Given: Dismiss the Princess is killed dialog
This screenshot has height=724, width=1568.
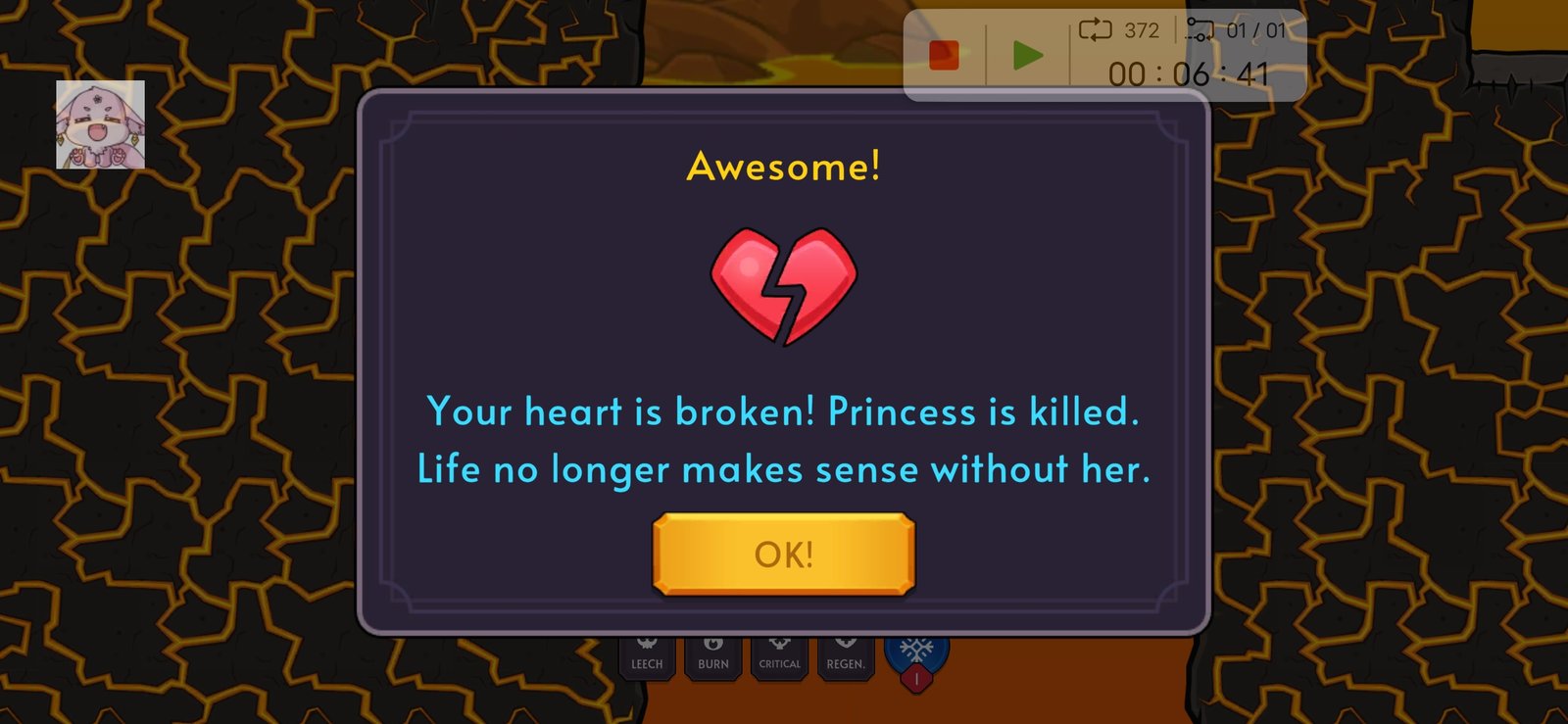Looking at the screenshot, I should (782, 555).
